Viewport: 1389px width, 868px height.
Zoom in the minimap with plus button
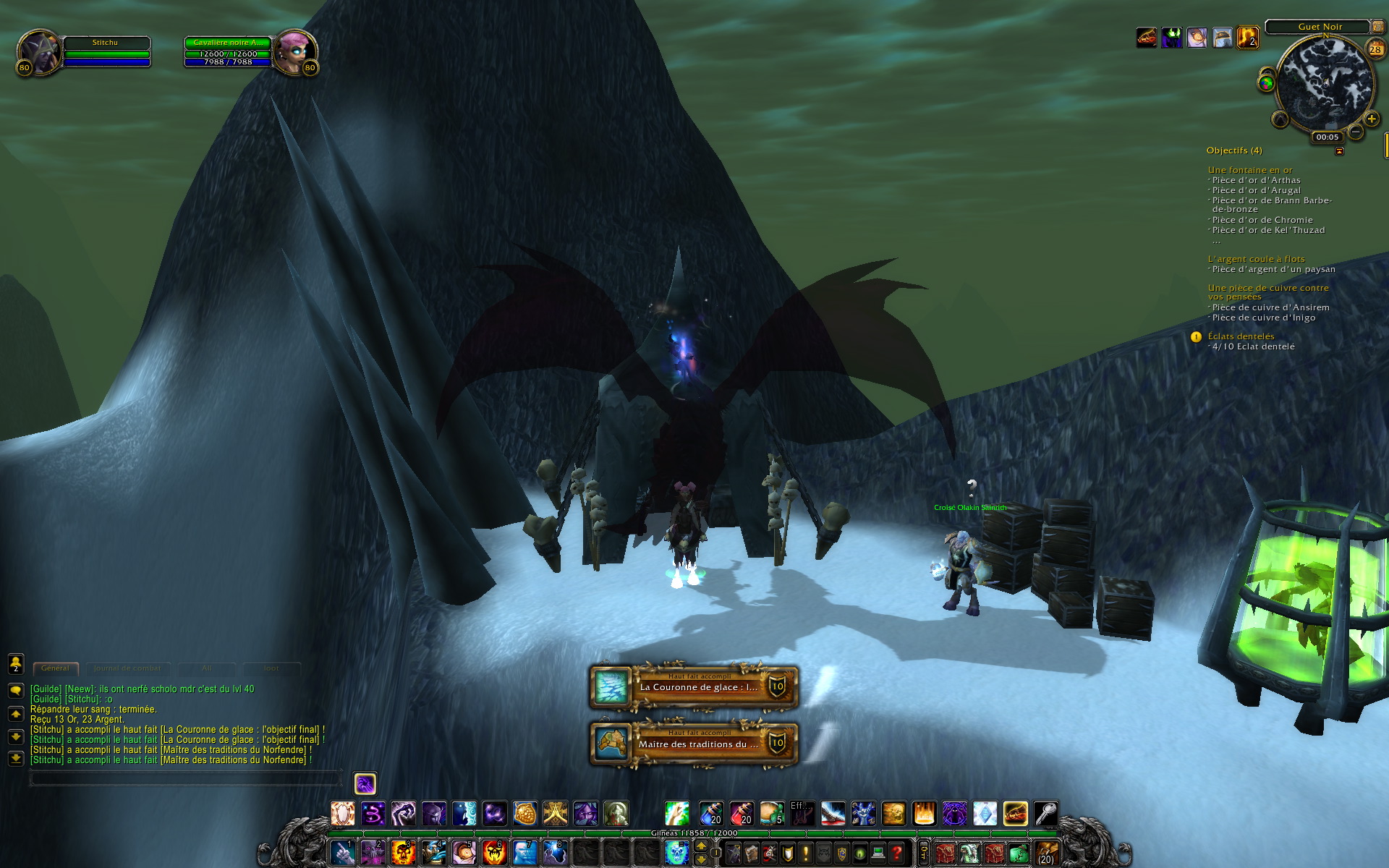click(1372, 119)
